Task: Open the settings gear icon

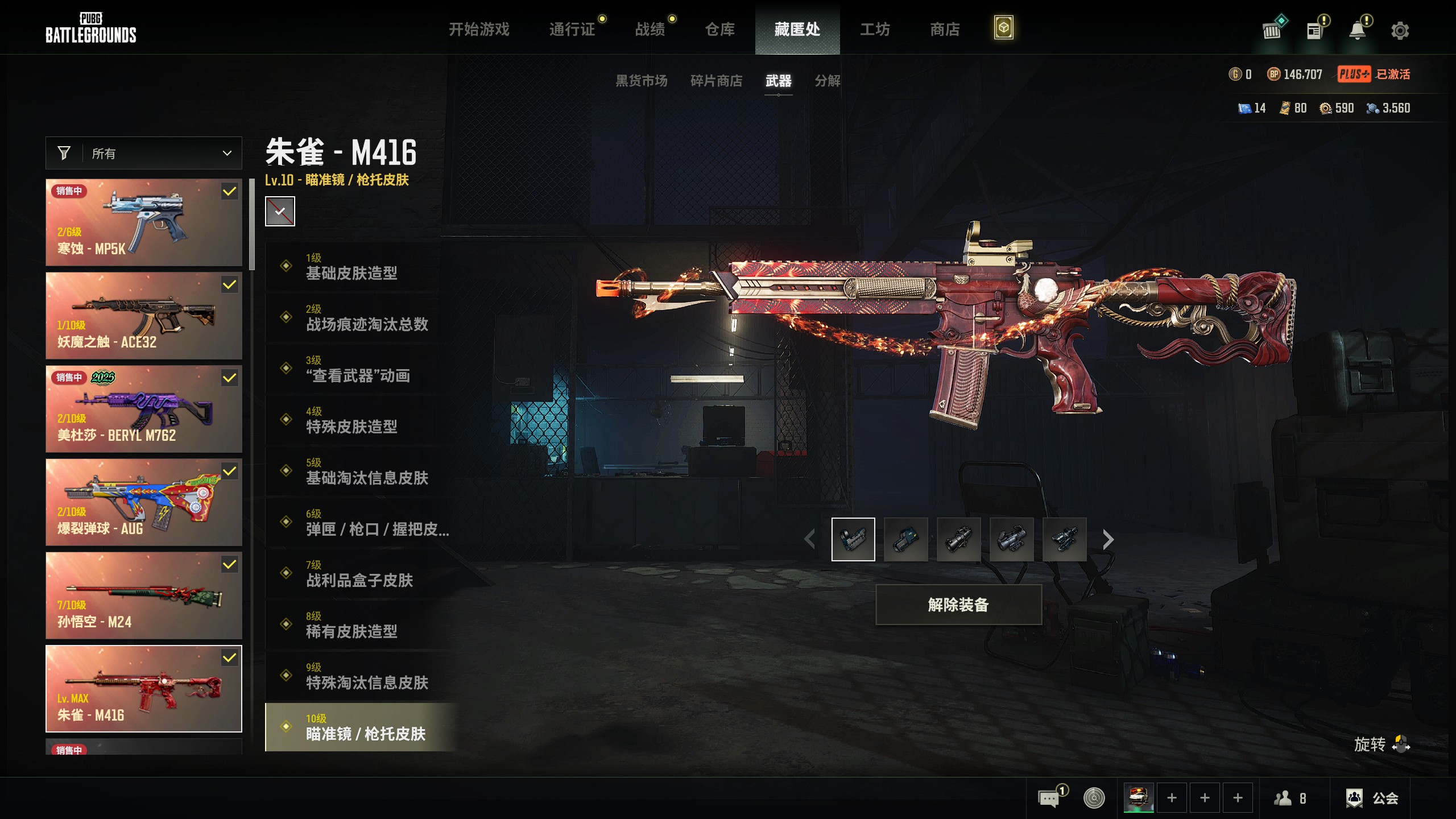Action: pos(1400,31)
